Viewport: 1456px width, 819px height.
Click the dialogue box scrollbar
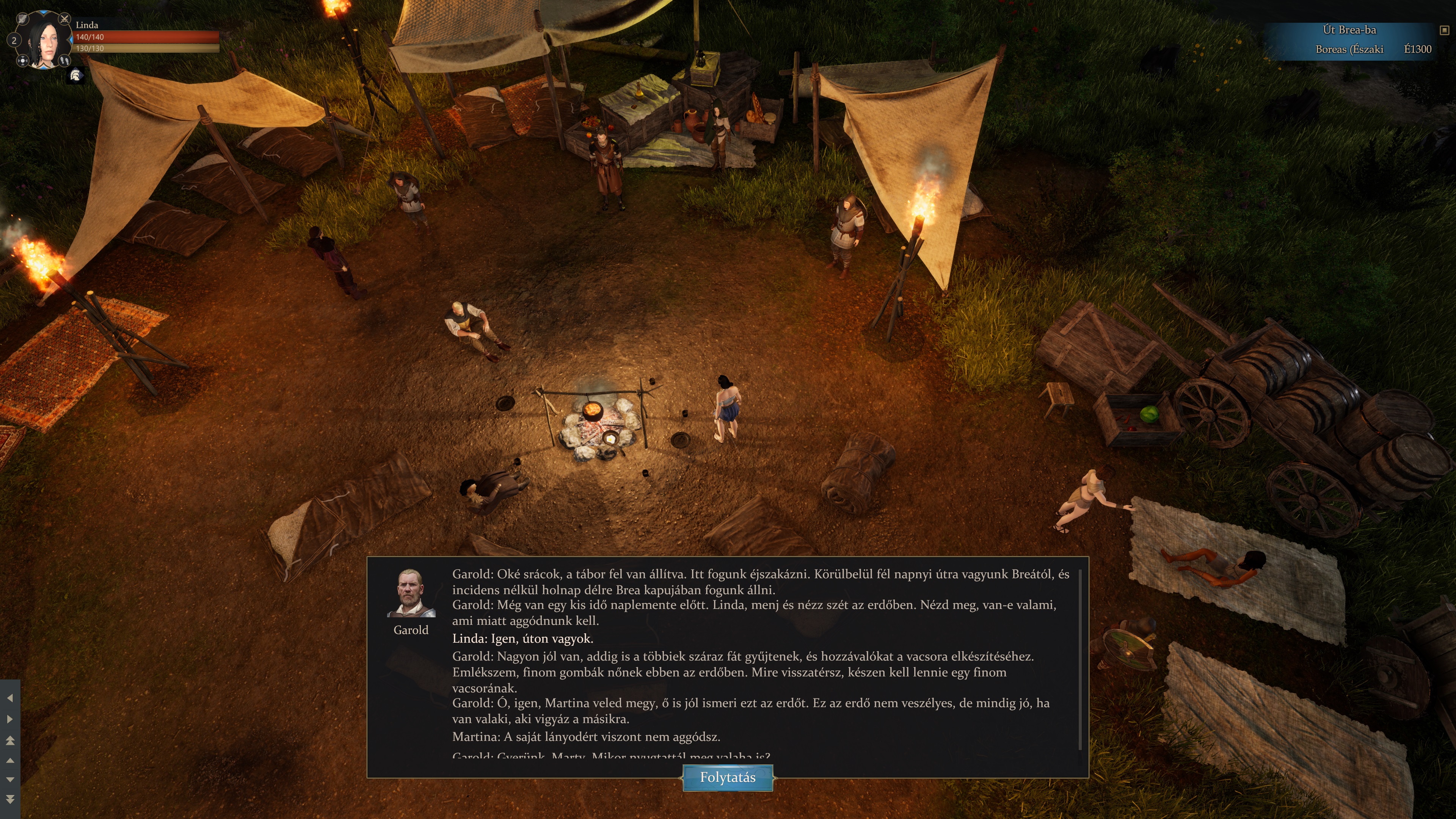point(1080,659)
